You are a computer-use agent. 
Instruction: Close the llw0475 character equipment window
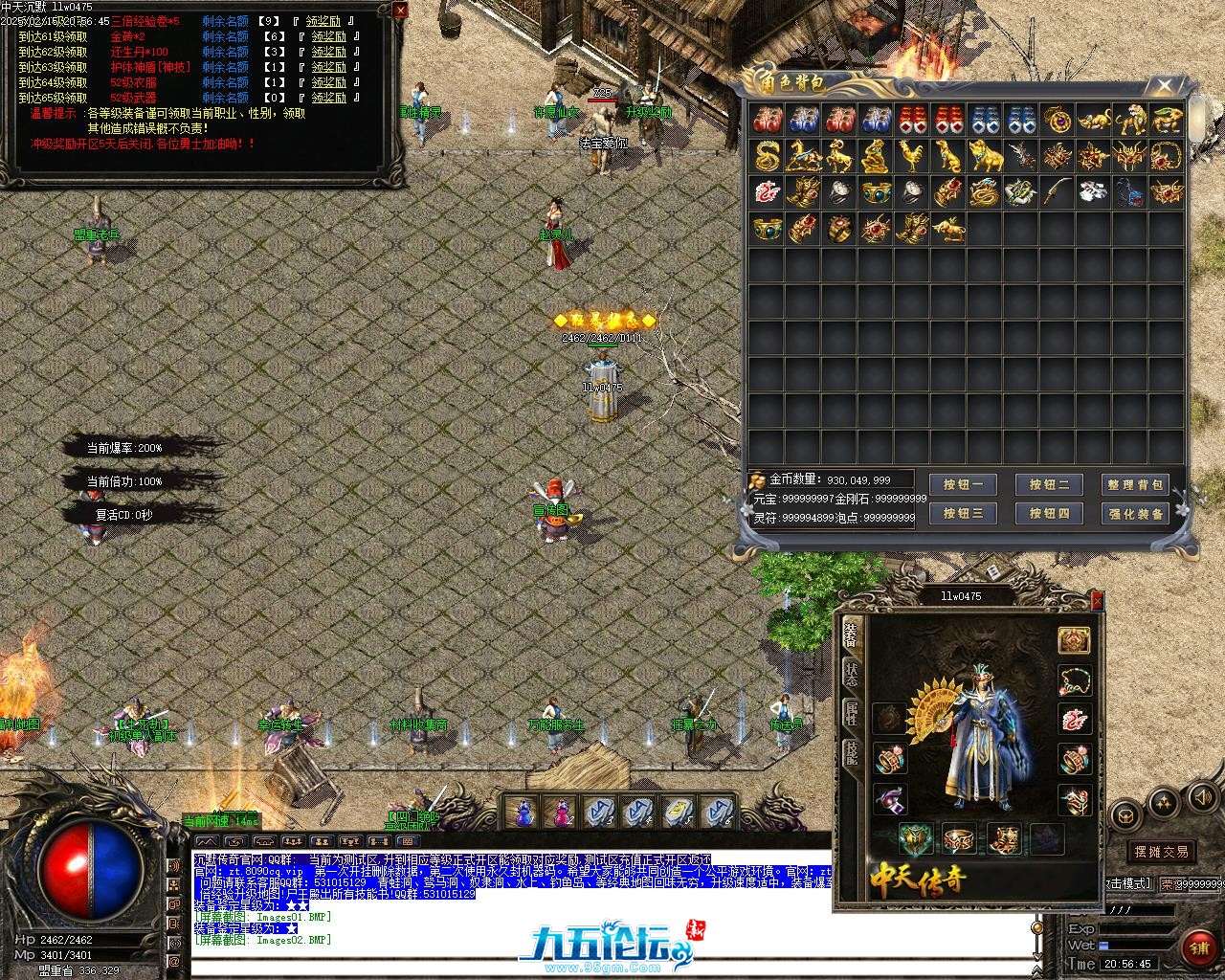(x=1097, y=601)
